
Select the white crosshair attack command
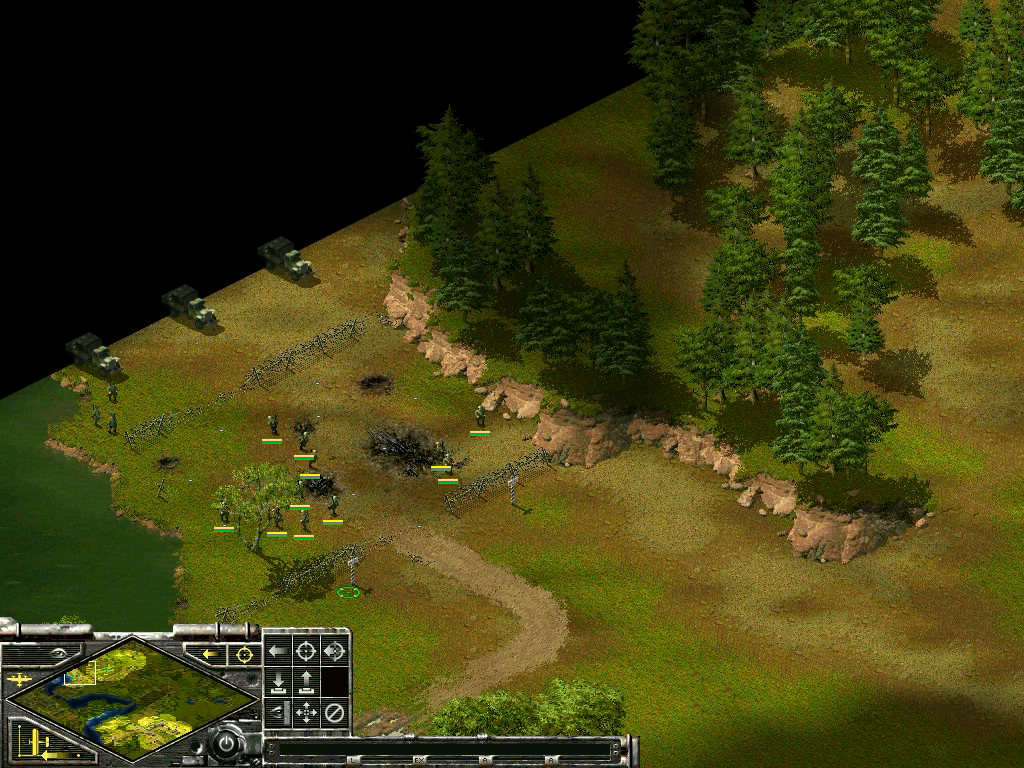pos(306,652)
